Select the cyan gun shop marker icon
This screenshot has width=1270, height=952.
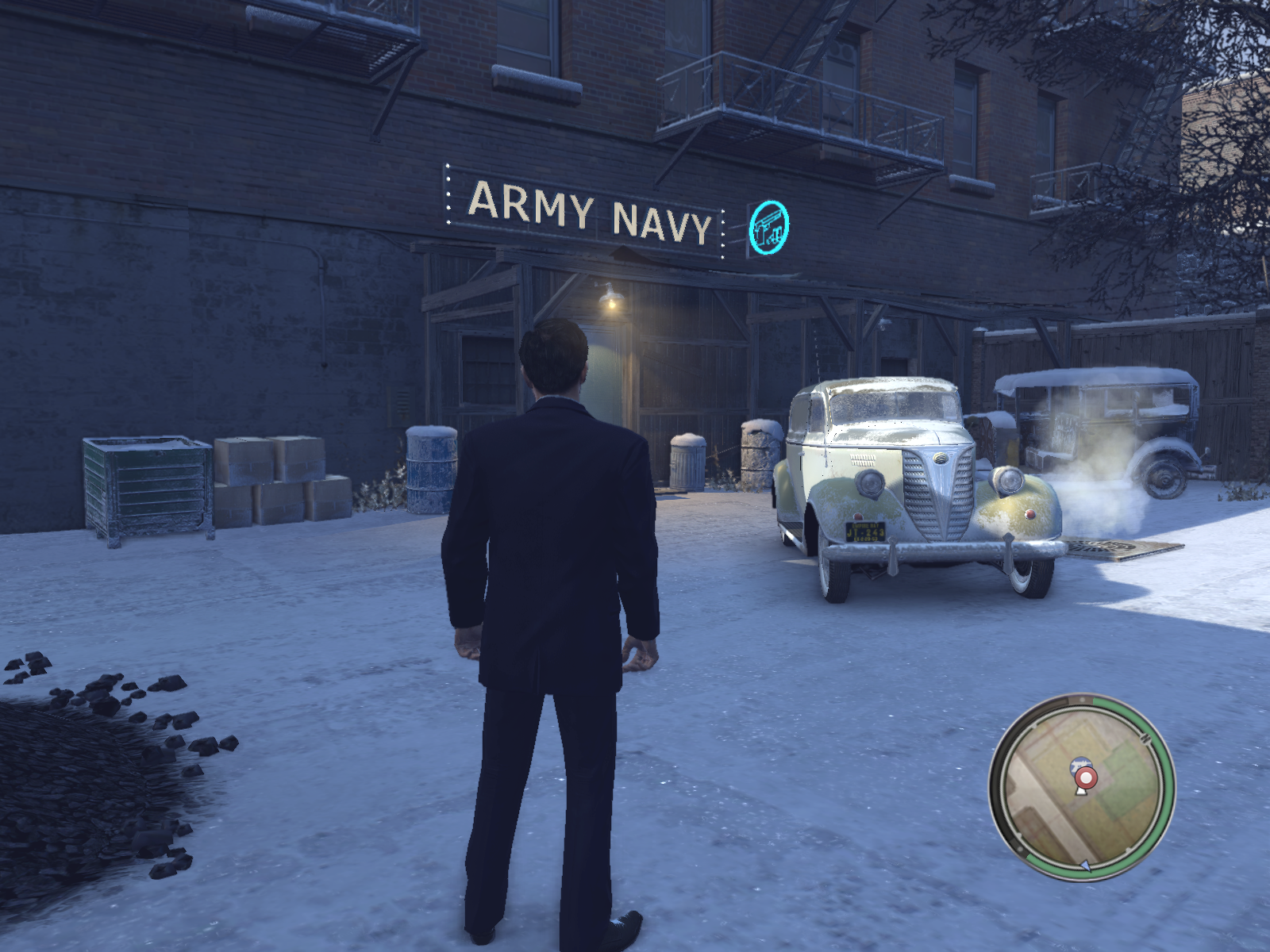(x=768, y=226)
